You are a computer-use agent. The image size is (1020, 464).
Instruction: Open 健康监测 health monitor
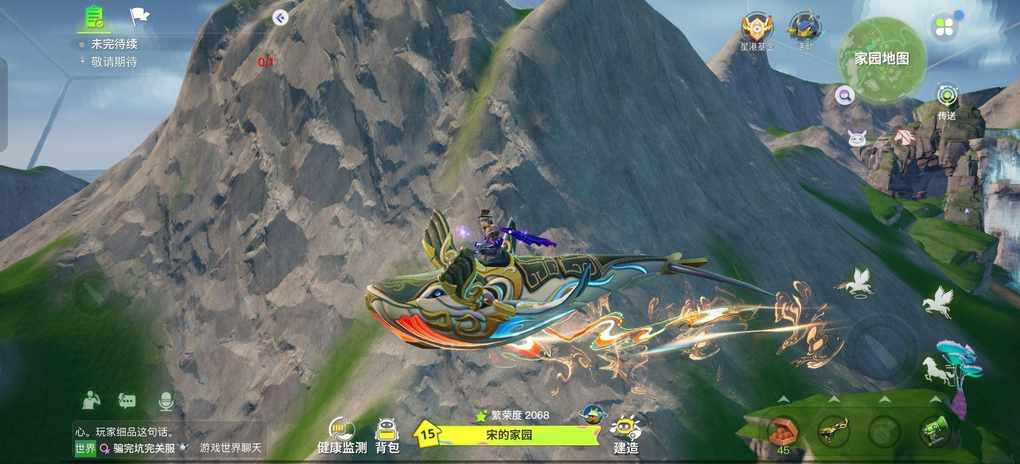pos(342,434)
